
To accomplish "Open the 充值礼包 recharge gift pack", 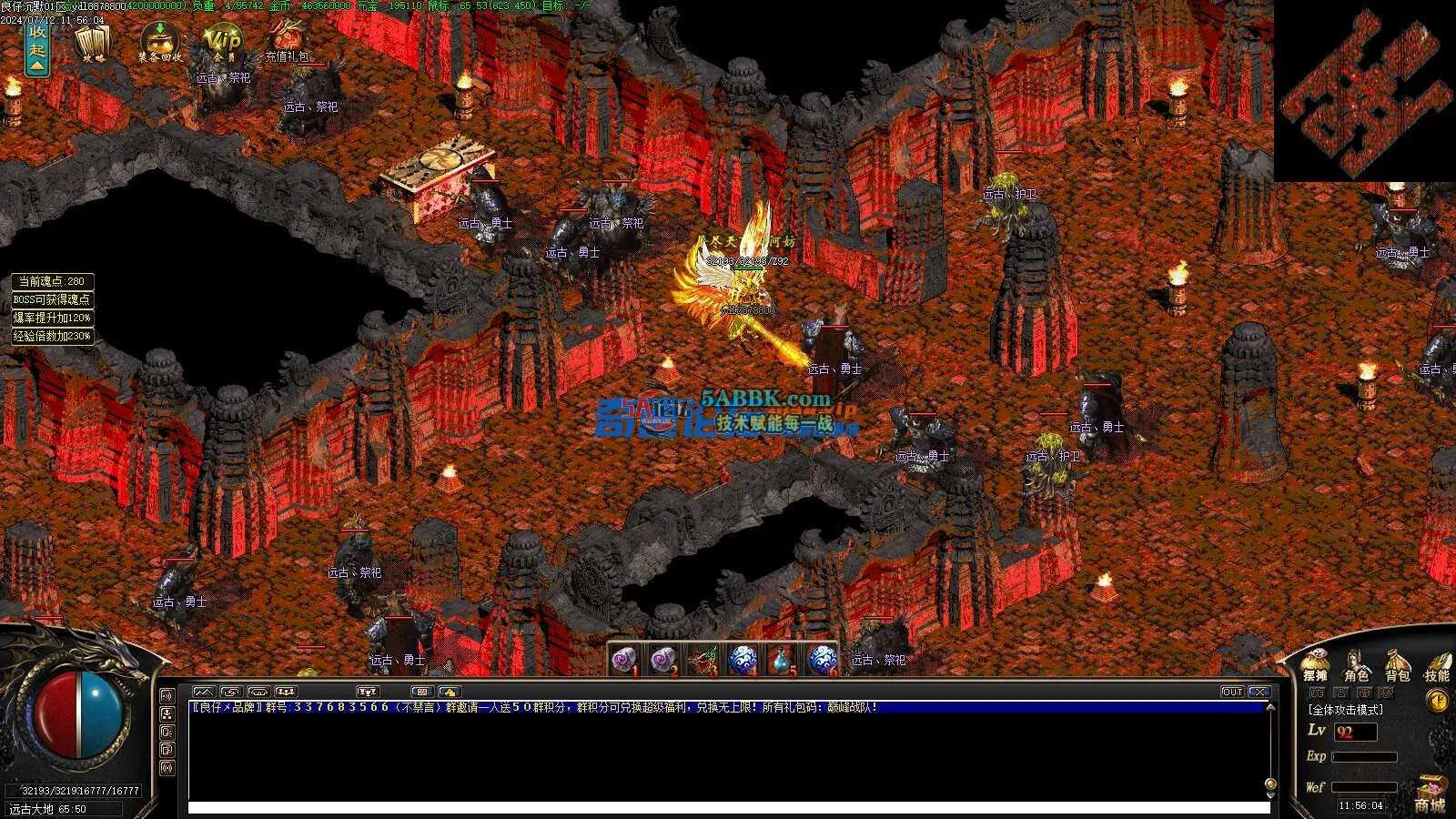I will 288,43.
